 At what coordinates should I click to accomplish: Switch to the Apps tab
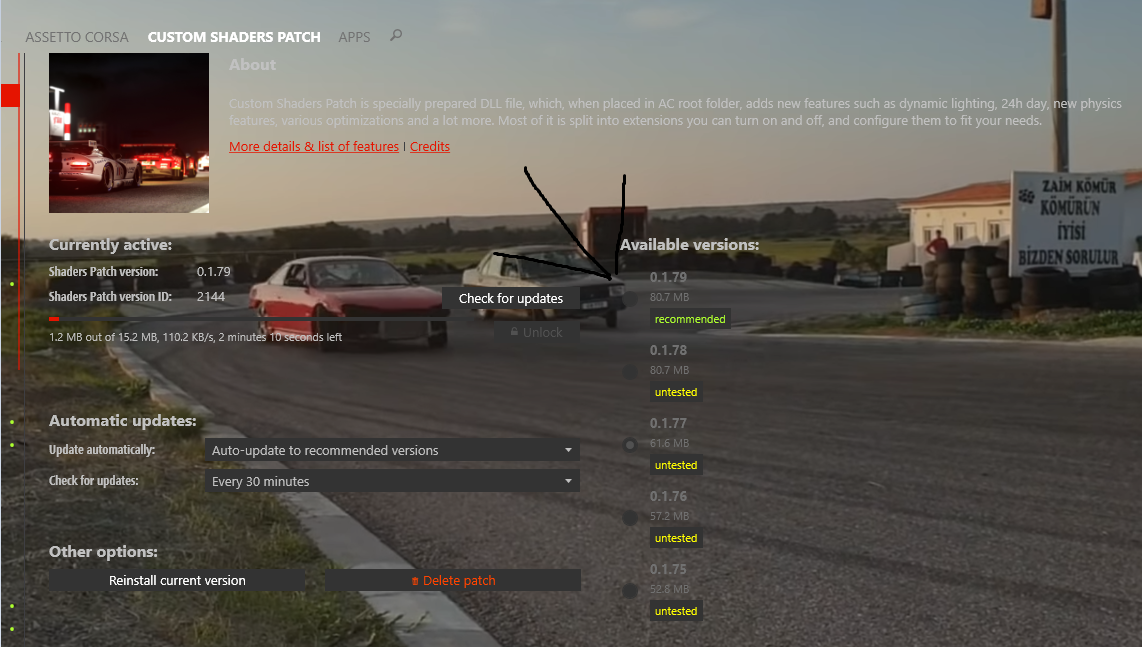(x=354, y=37)
